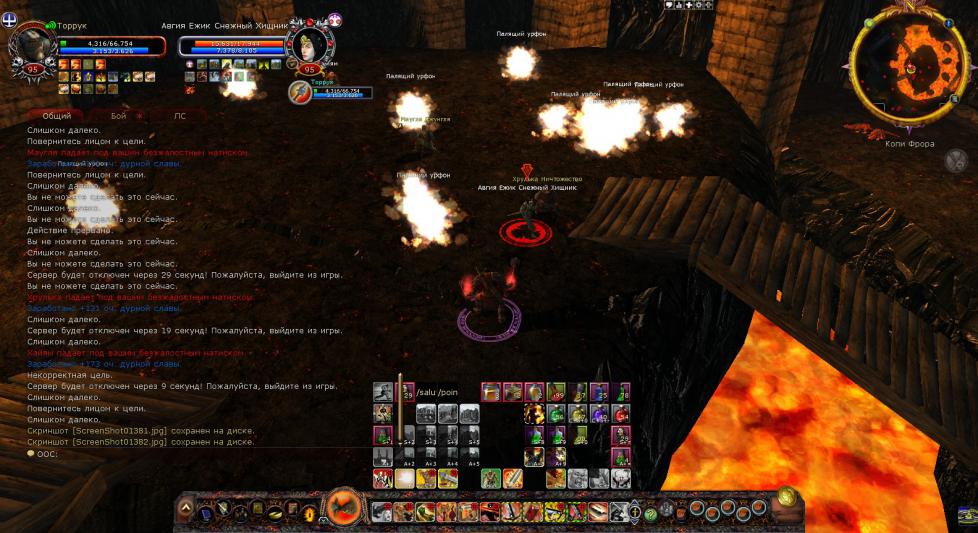The width and height of the screenshot is (978, 533).
Task: Activate the orange sword strike ability
Action: [x=511, y=478]
